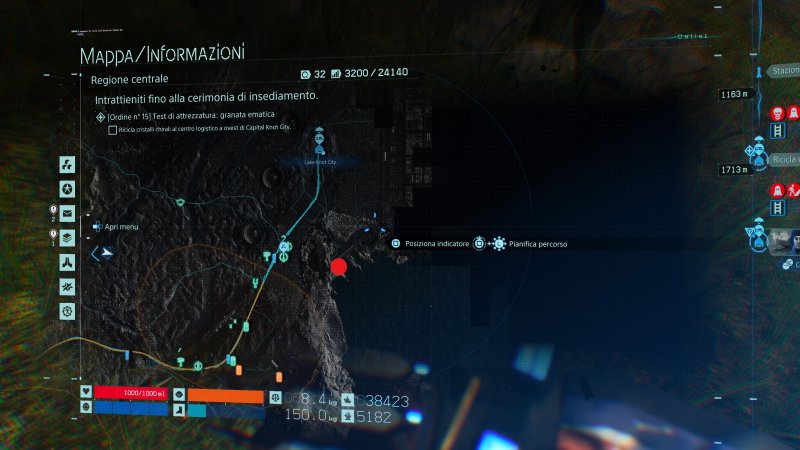Select the 'Ricicla' order destination on the route list

click(x=784, y=160)
